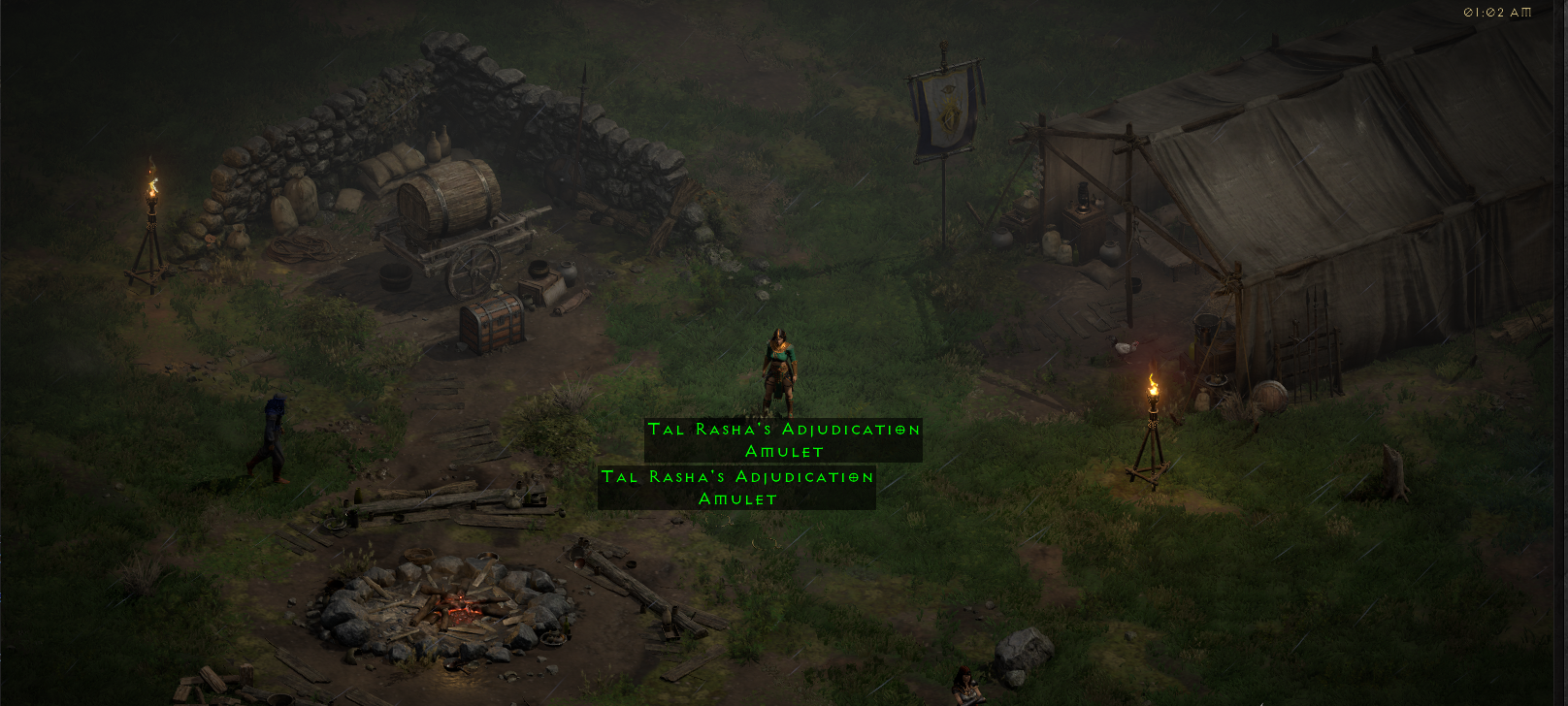The width and height of the screenshot is (1568, 706).
Task: Click the 01:02 AM clock display
Action: (x=1497, y=12)
